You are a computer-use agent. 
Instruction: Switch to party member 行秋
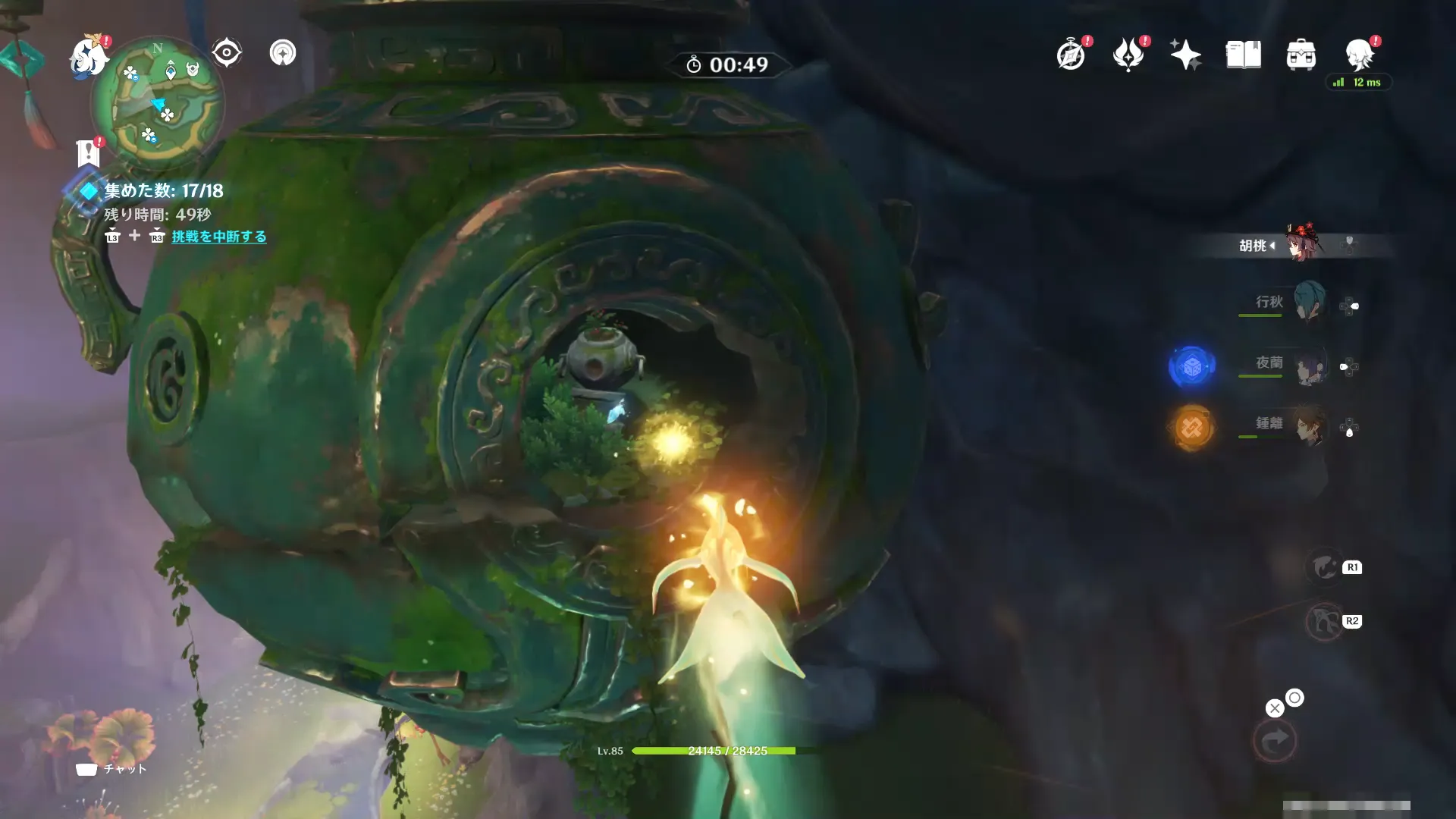pyautogui.click(x=1307, y=302)
